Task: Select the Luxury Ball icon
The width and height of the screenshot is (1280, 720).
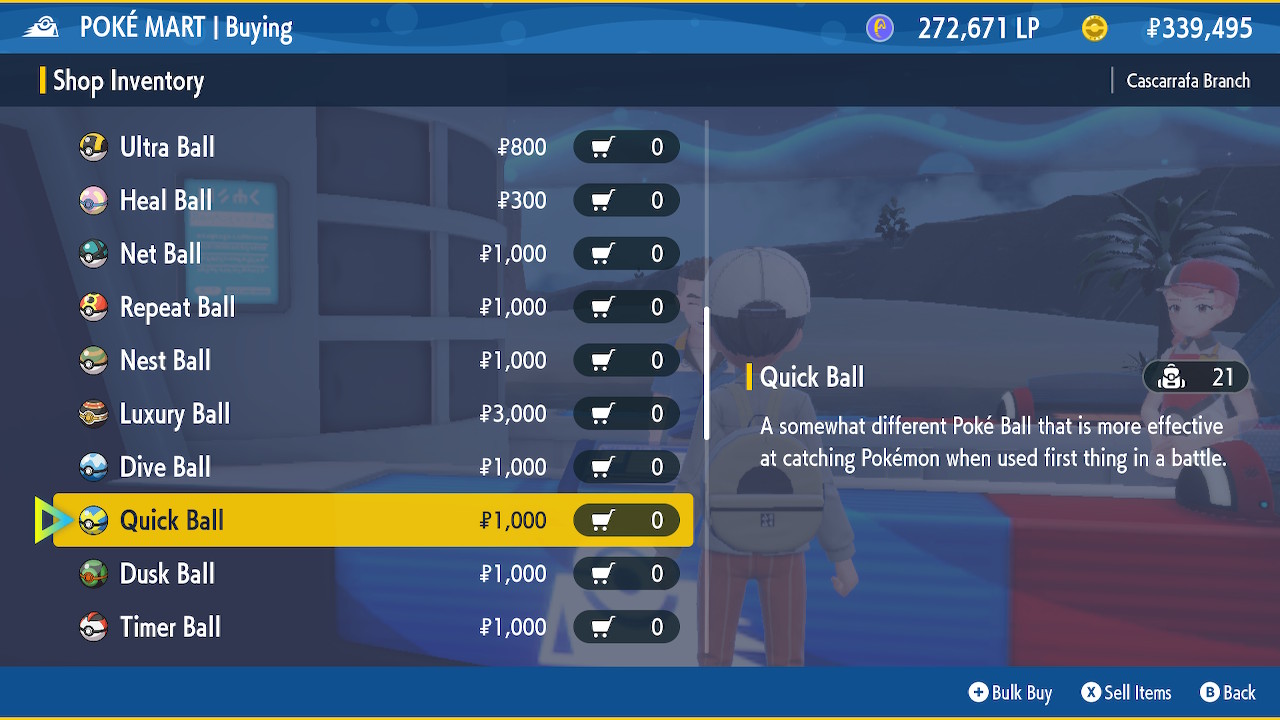Action: (92, 413)
